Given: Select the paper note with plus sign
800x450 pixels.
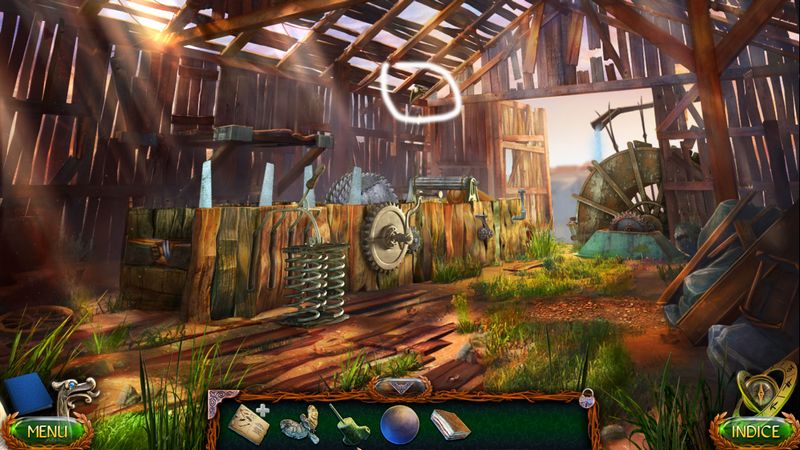Looking at the screenshot, I should point(247,424).
